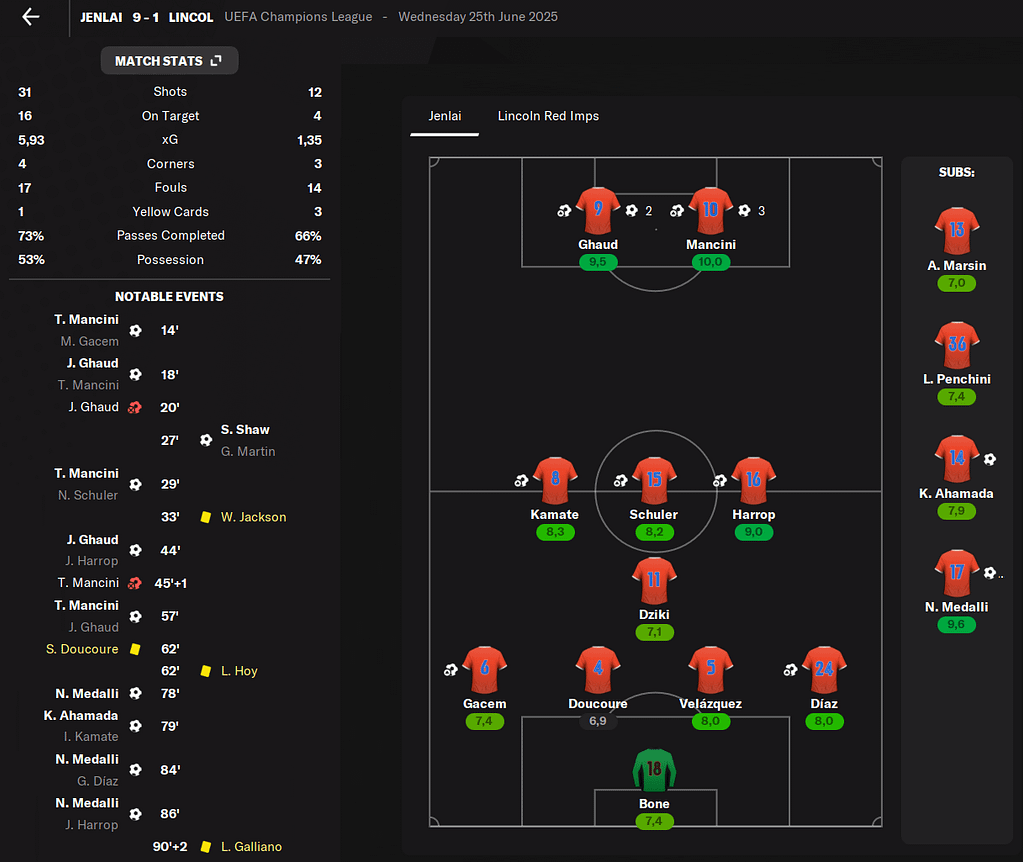Select Dziki's number 11 shirt
1023x862 pixels.
(654, 580)
